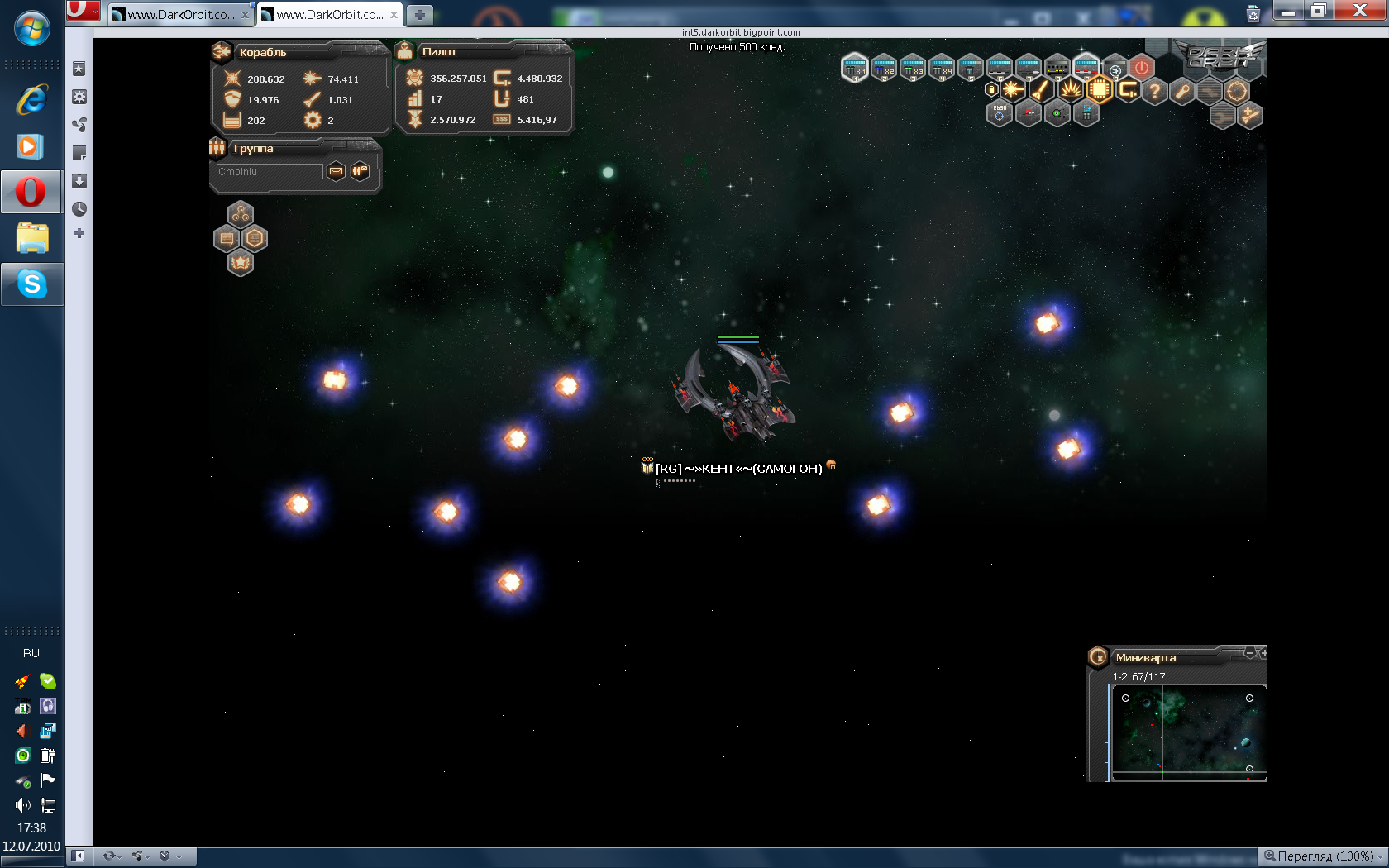Image resolution: width=1389 pixels, height=868 pixels.
Task: Zoom out the minimap with minus button
Action: 1250,653
